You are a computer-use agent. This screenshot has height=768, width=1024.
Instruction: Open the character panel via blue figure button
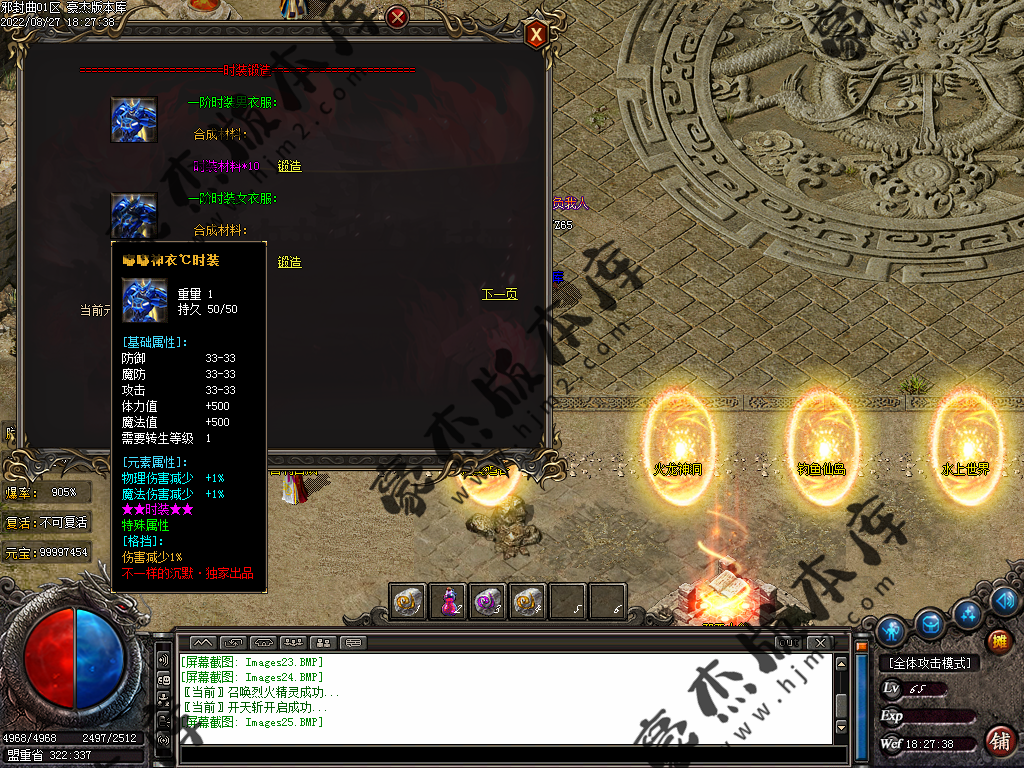coord(891,630)
